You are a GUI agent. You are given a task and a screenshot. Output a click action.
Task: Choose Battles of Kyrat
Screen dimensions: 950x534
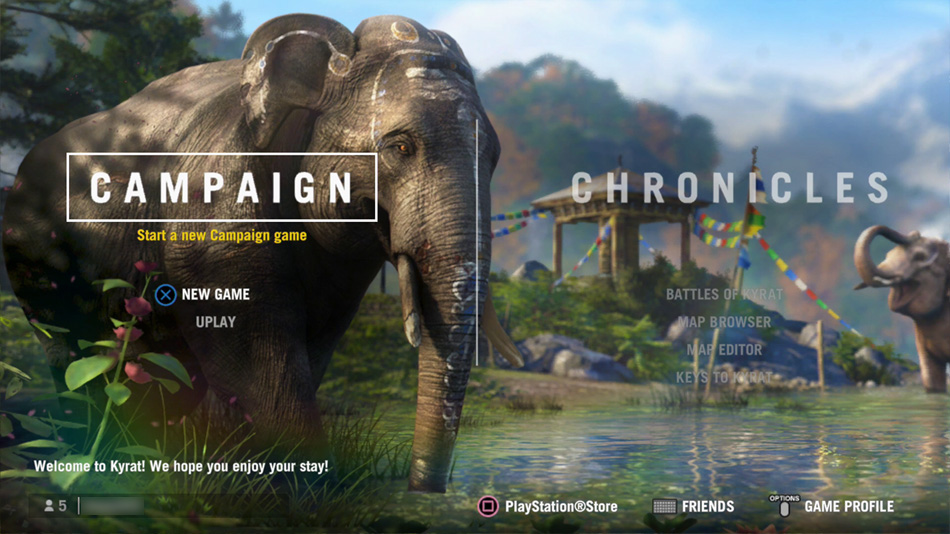(x=724, y=294)
